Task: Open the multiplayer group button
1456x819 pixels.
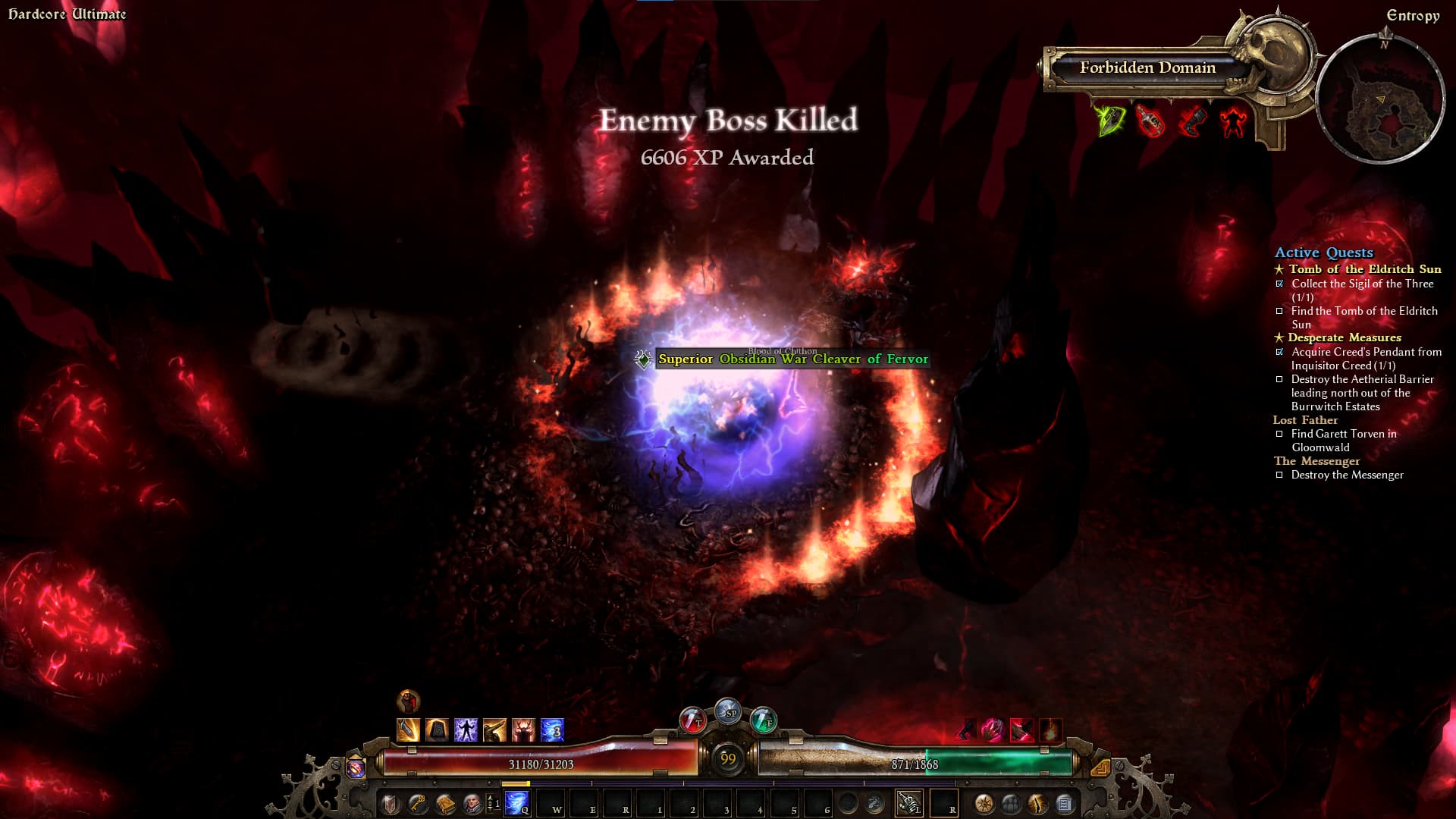Action: tap(1011, 803)
